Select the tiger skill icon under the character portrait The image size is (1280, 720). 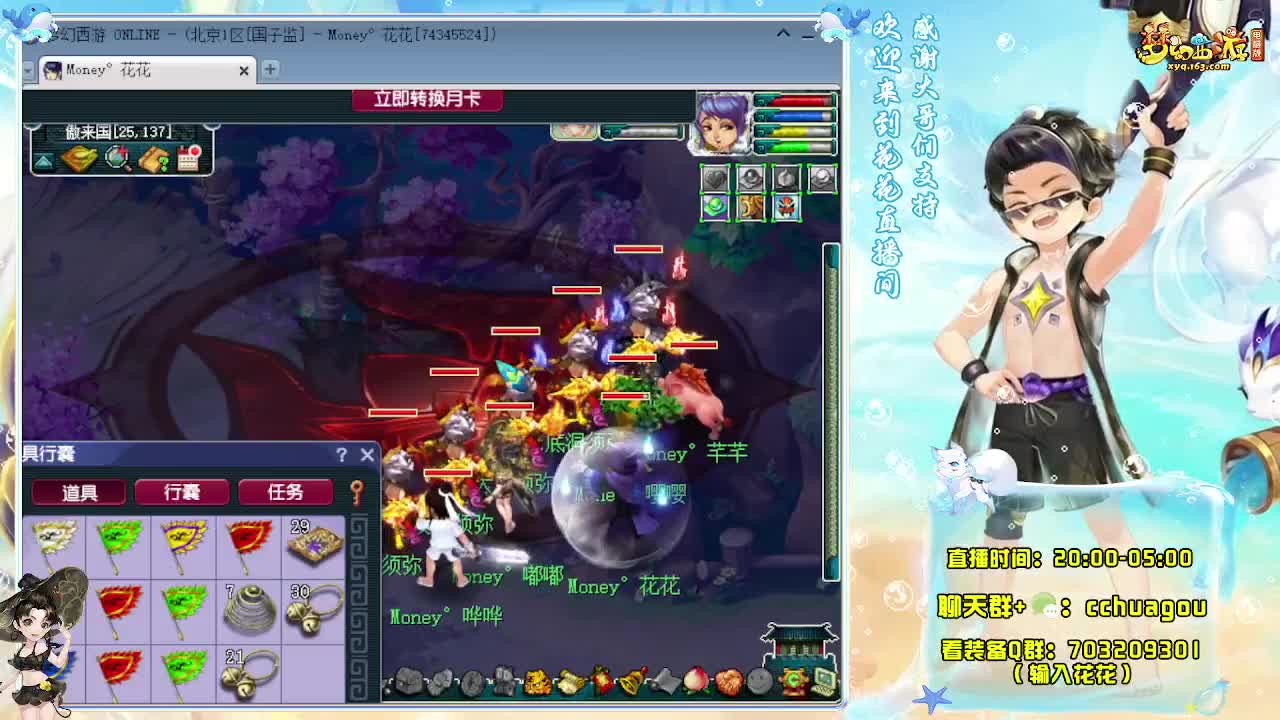pos(750,207)
